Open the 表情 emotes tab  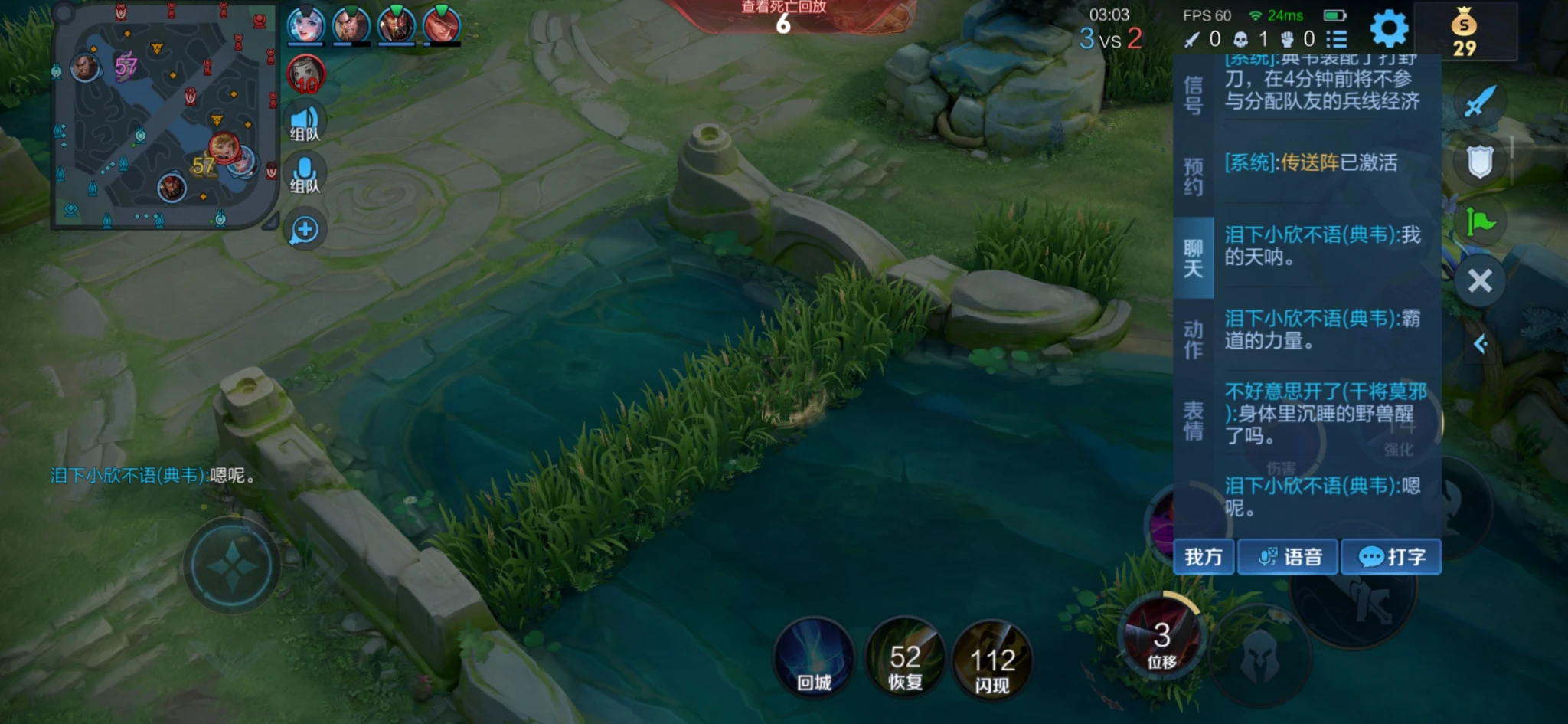1193,421
